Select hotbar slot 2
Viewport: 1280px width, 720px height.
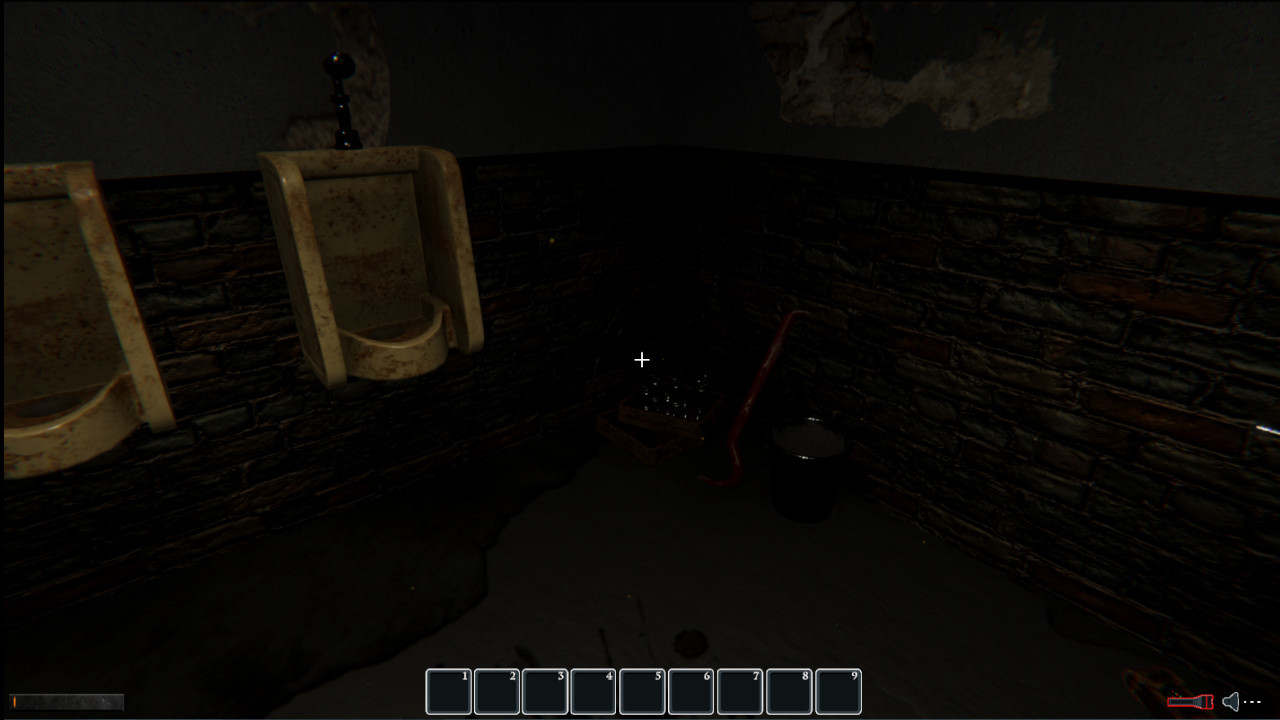pos(496,691)
